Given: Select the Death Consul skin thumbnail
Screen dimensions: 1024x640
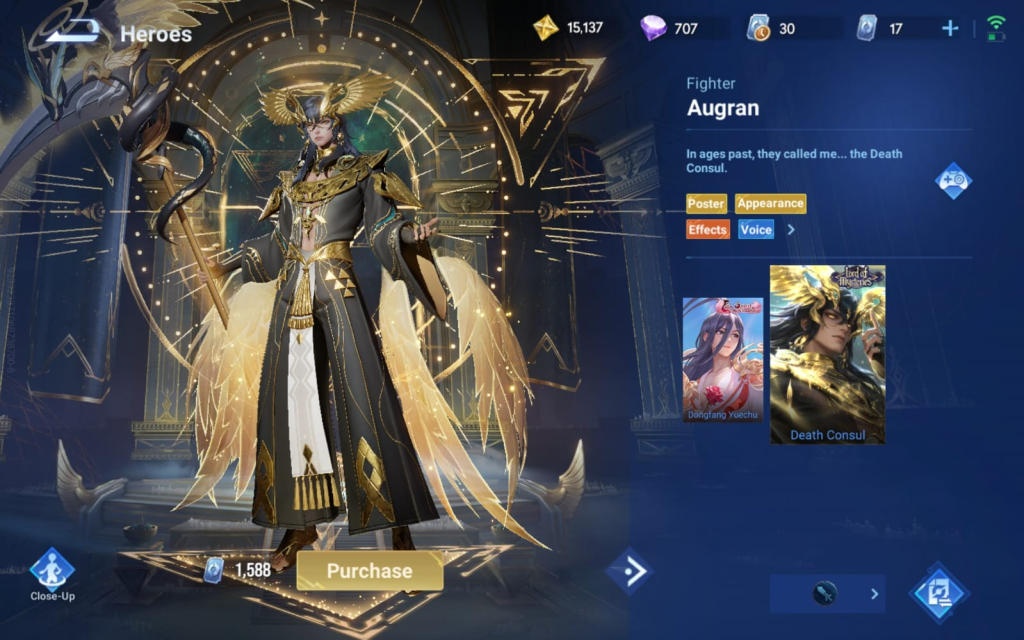Looking at the screenshot, I should [x=827, y=354].
